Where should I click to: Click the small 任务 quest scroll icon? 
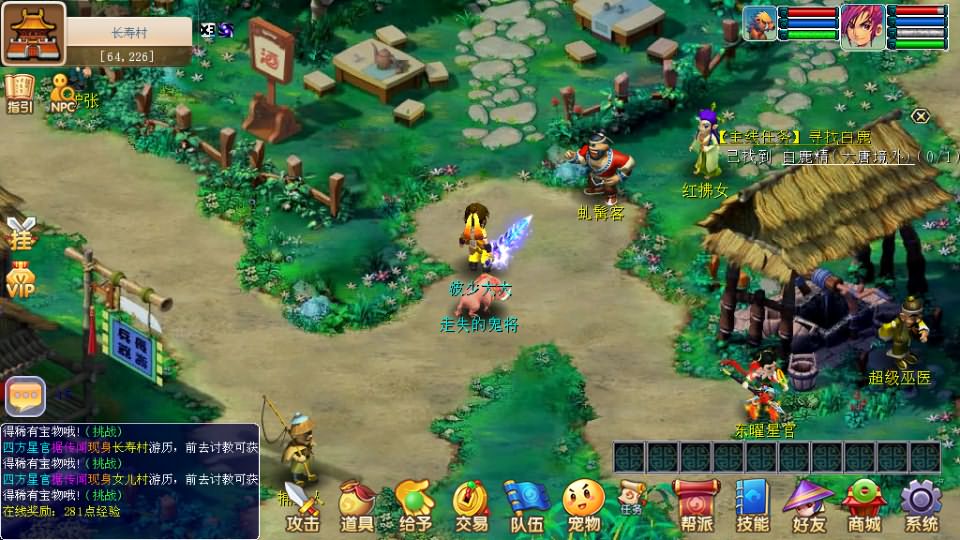pos(631,495)
